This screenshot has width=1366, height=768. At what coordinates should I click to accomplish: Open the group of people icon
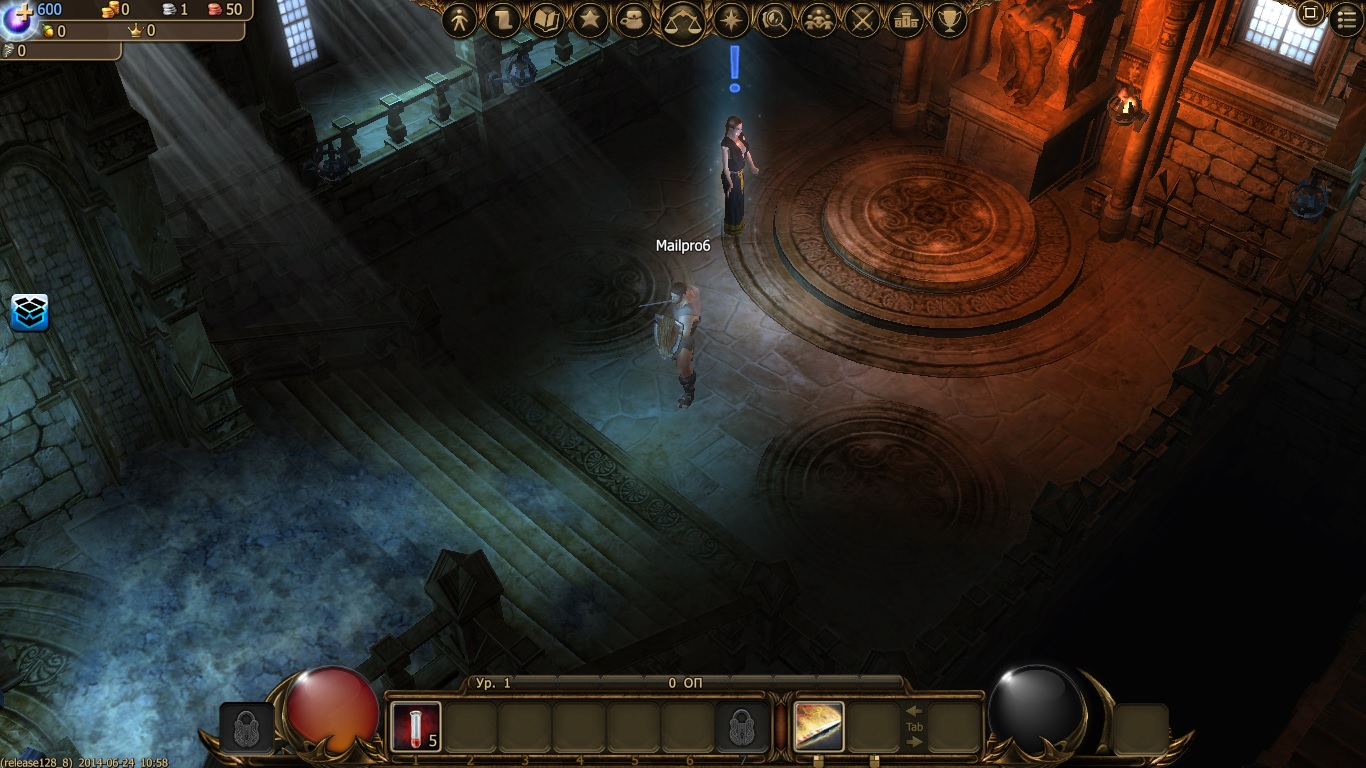(819, 20)
